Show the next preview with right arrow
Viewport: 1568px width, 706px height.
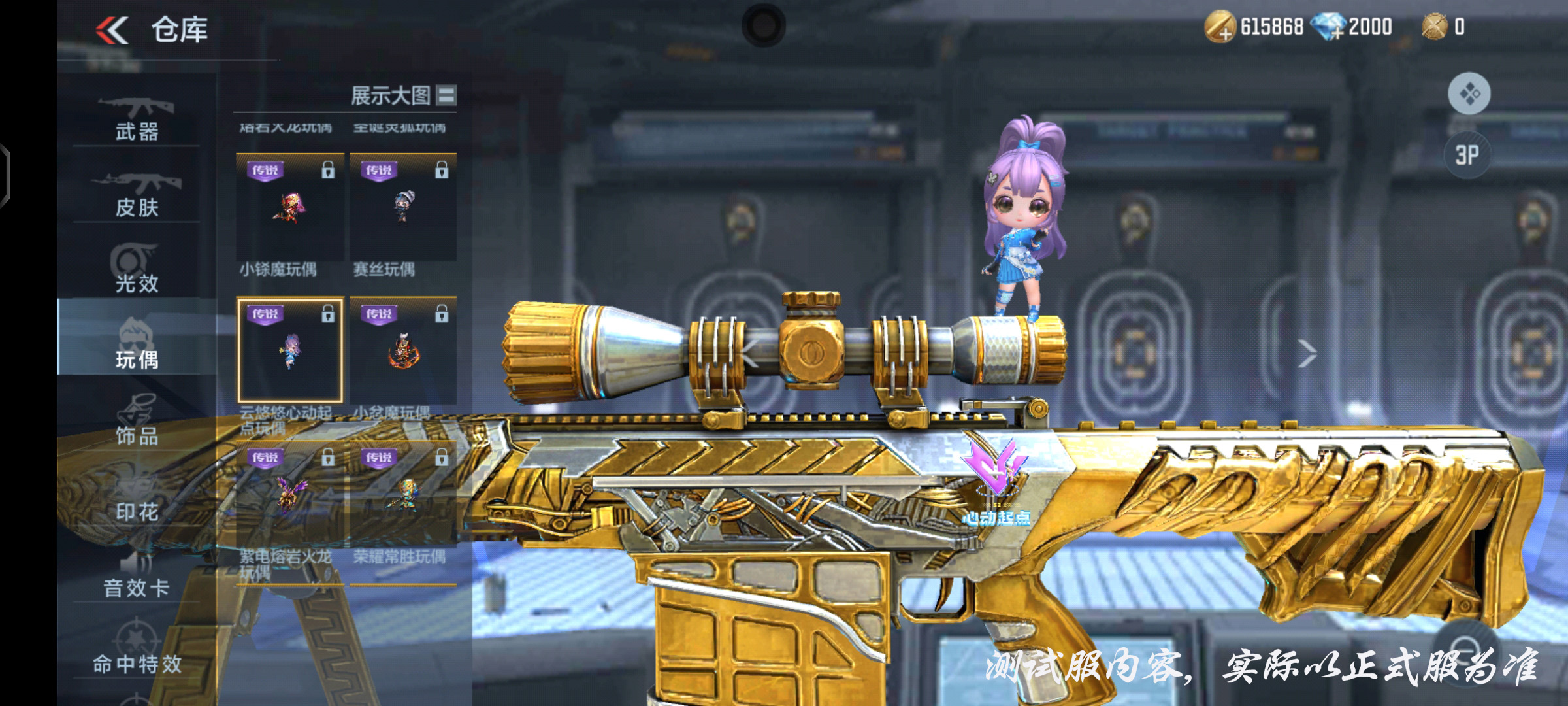pos(1307,354)
